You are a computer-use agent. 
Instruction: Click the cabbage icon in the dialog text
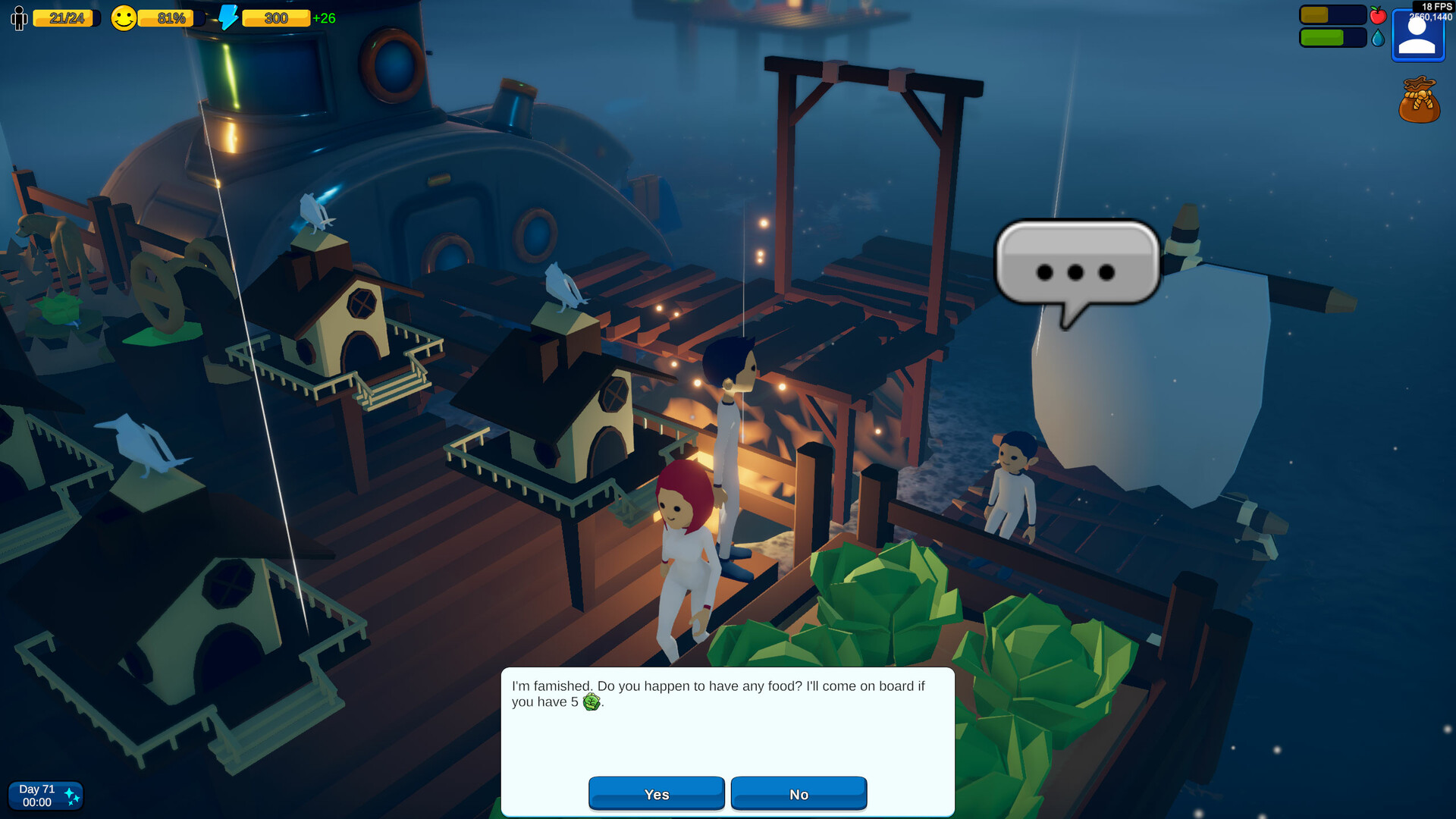click(x=593, y=703)
